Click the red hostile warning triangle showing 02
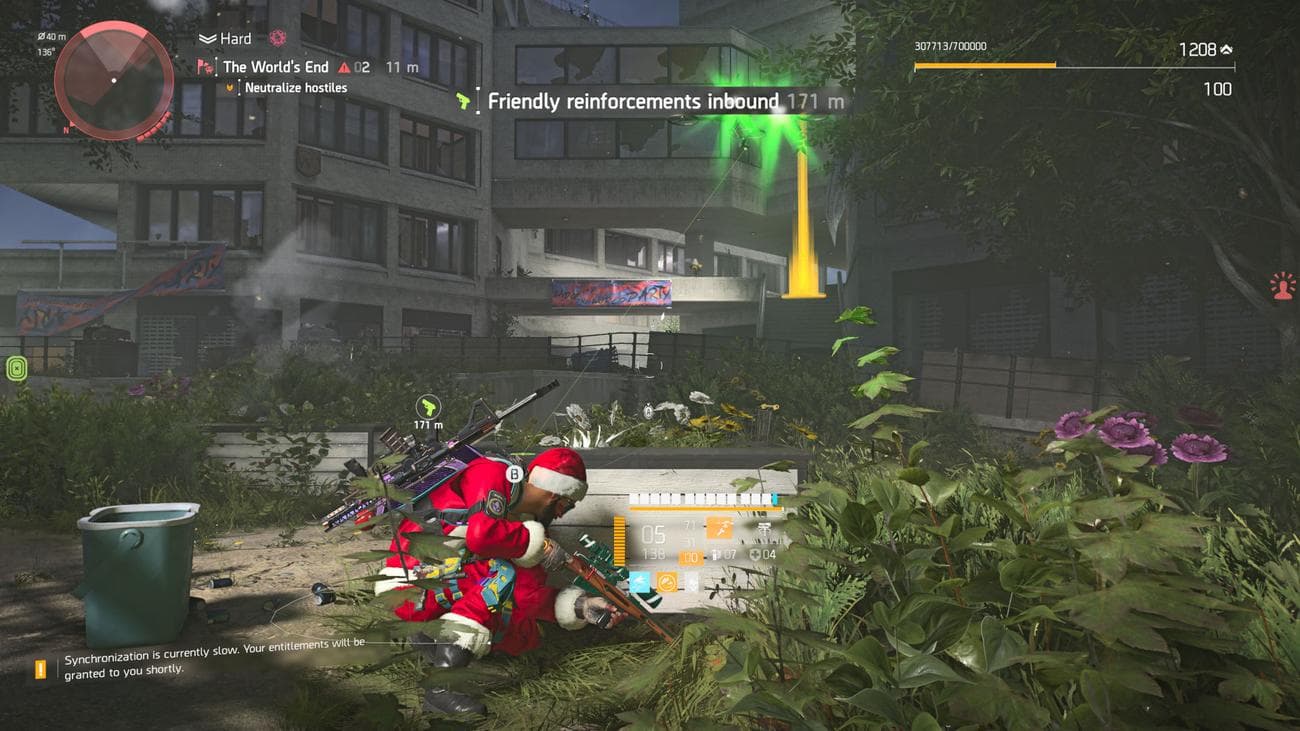The height and width of the screenshot is (731, 1300). click(x=344, y=66)
